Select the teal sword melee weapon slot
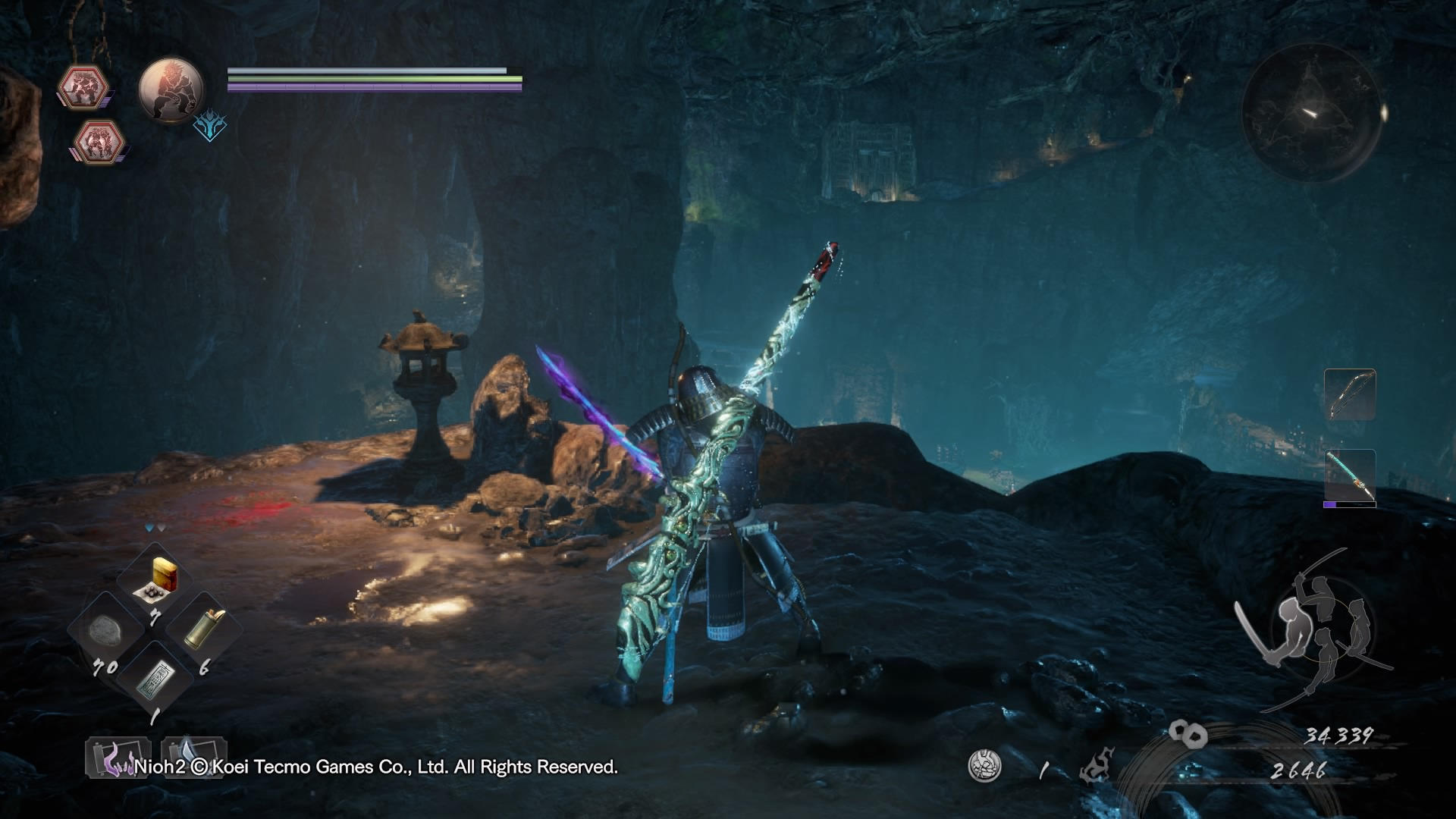This screenshot has width=1456, height=819. pos(1350,478)
